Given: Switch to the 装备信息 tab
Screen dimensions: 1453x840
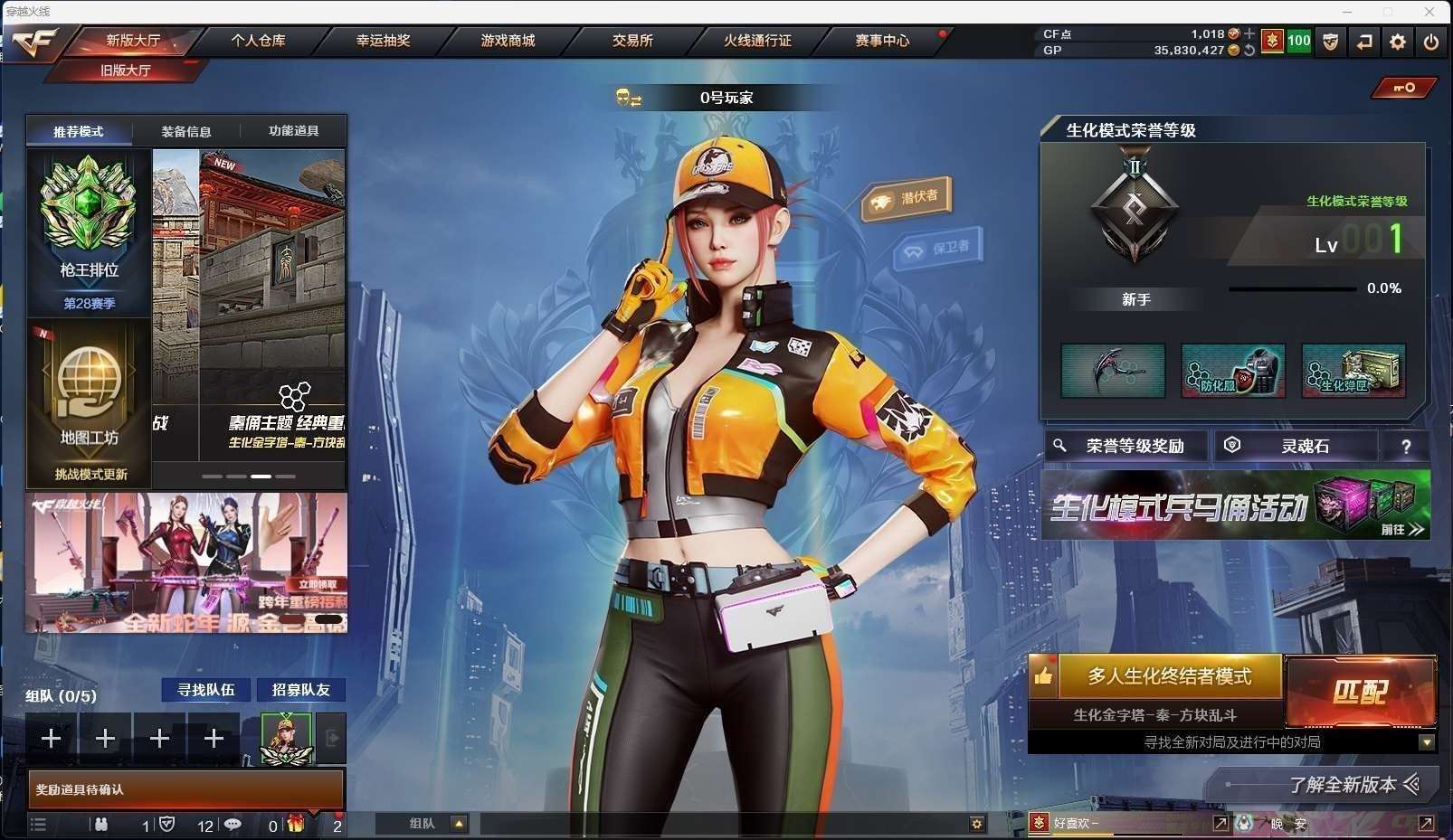Looking at the screenshot, I should pos(186,132).
